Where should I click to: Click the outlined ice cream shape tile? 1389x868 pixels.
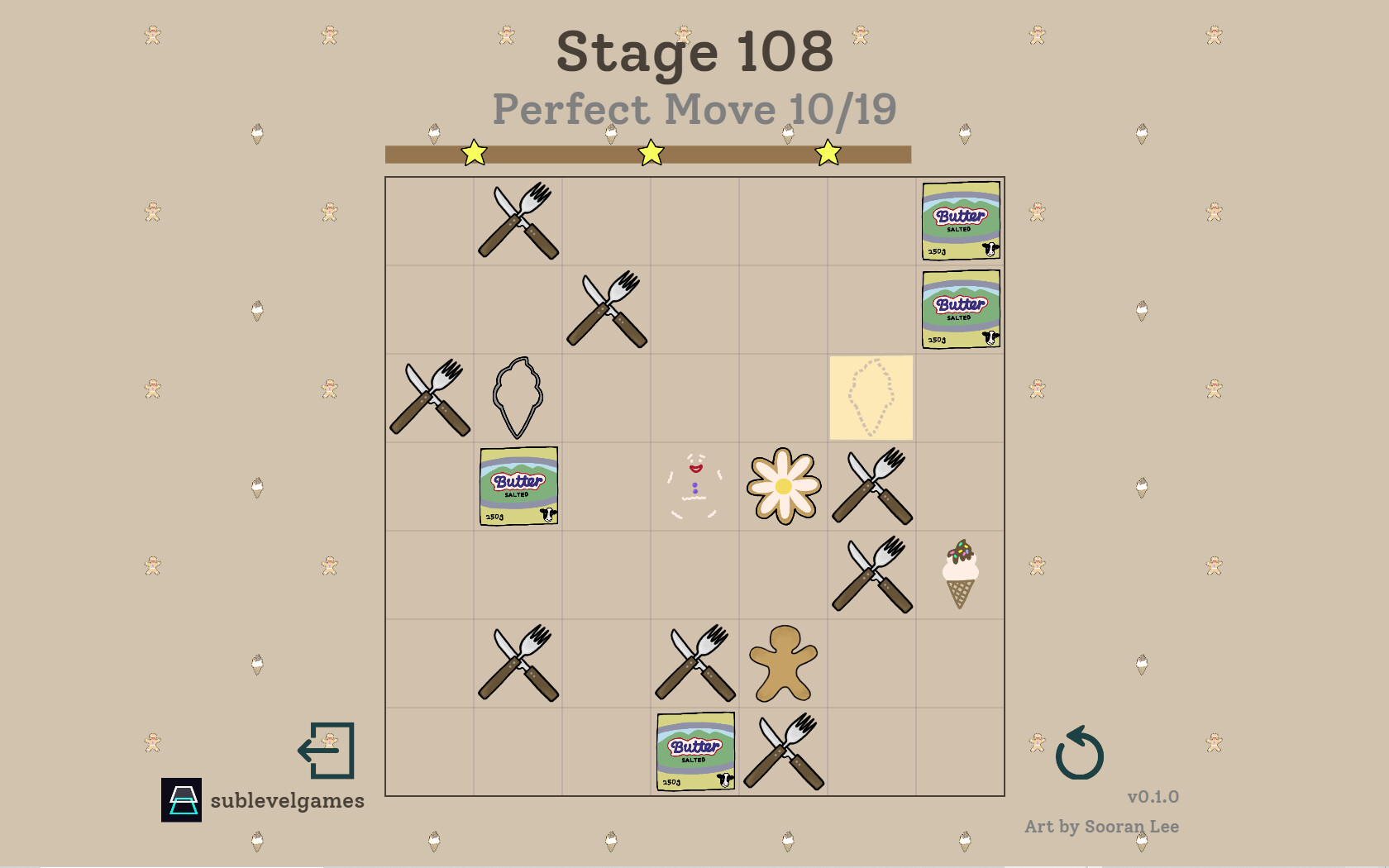click(x=518, y=398)
